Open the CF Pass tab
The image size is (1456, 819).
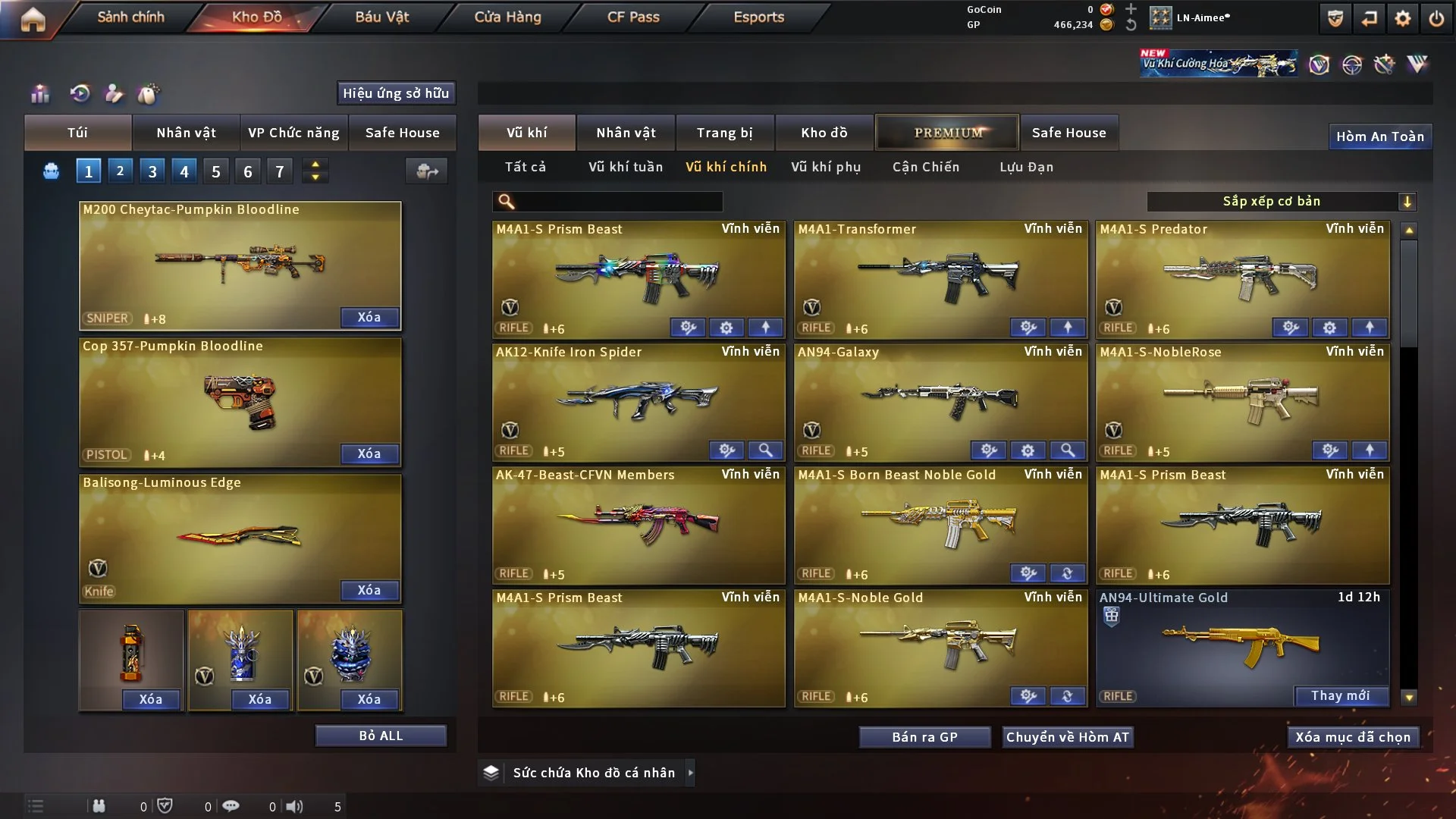click(x=633, y=17)
